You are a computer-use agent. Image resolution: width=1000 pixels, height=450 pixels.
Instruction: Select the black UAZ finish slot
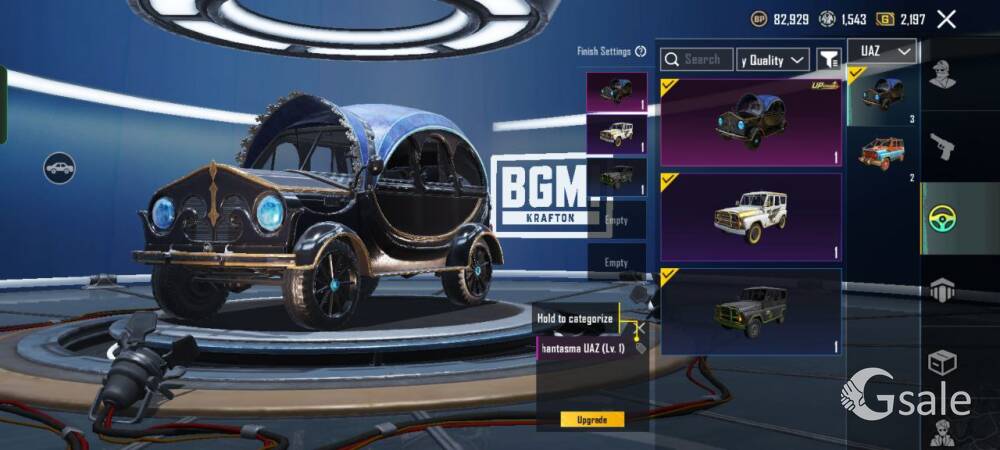616,91
